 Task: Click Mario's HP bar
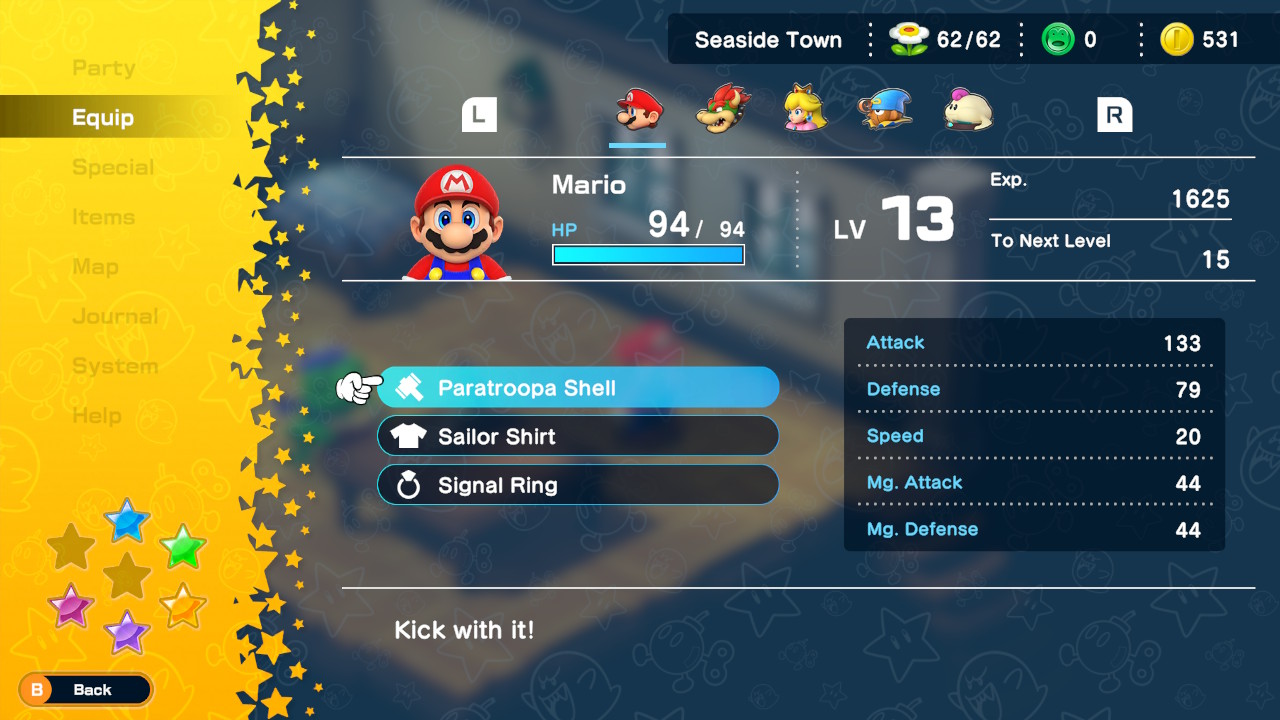click(x=648, y=254)
